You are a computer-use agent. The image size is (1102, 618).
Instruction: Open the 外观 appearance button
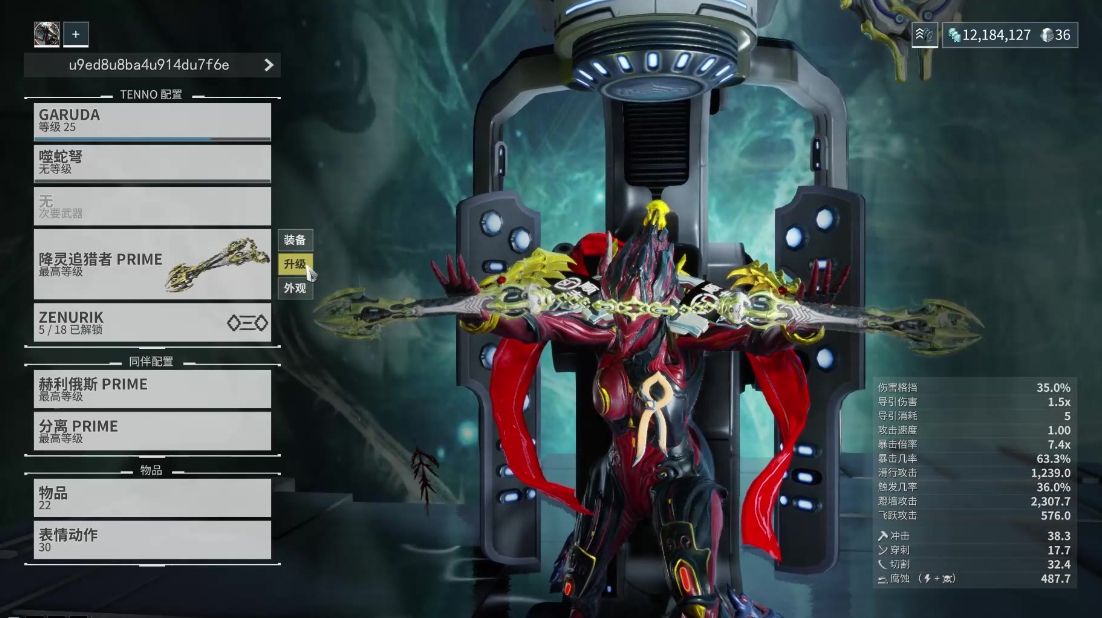click(295, 288)
